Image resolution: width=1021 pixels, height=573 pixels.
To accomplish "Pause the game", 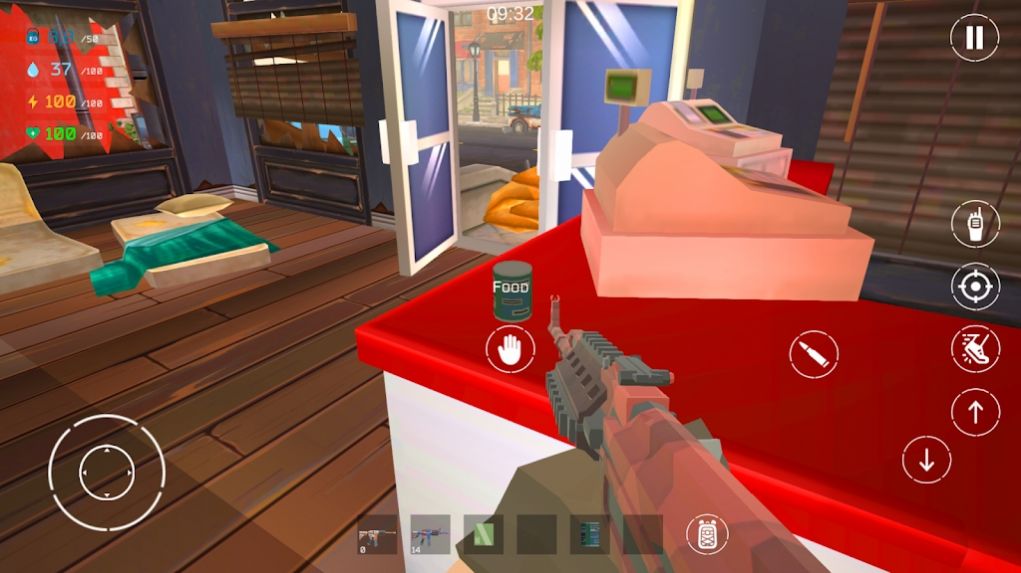I will point(974,39).
